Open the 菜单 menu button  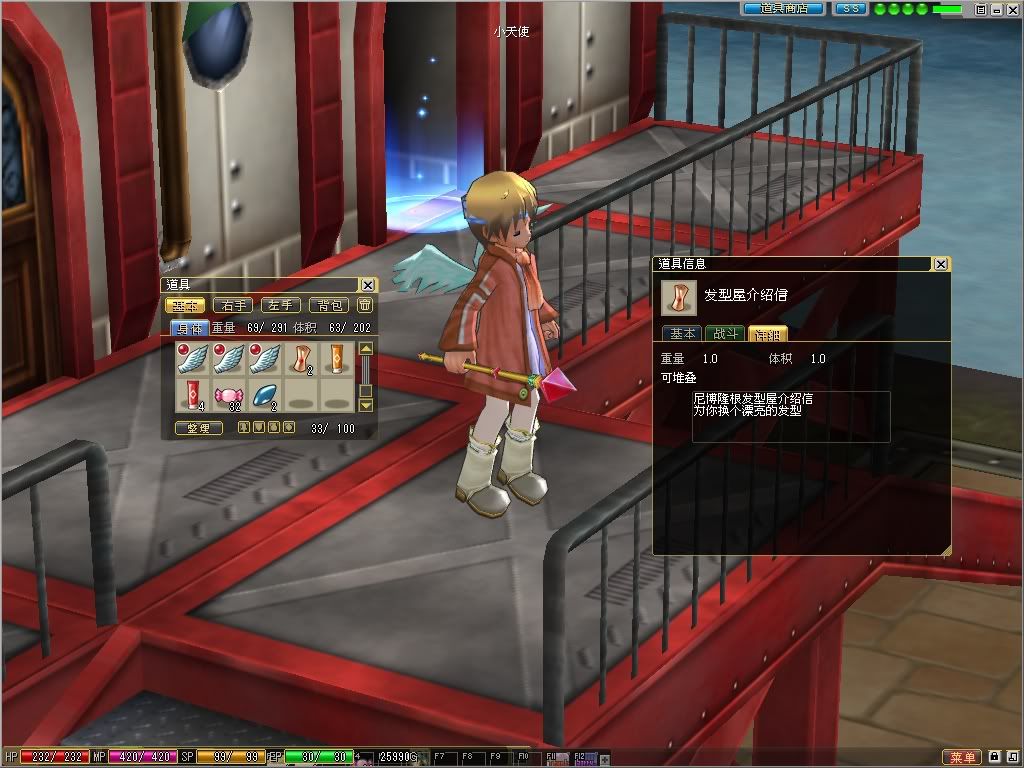click(962, 758)
